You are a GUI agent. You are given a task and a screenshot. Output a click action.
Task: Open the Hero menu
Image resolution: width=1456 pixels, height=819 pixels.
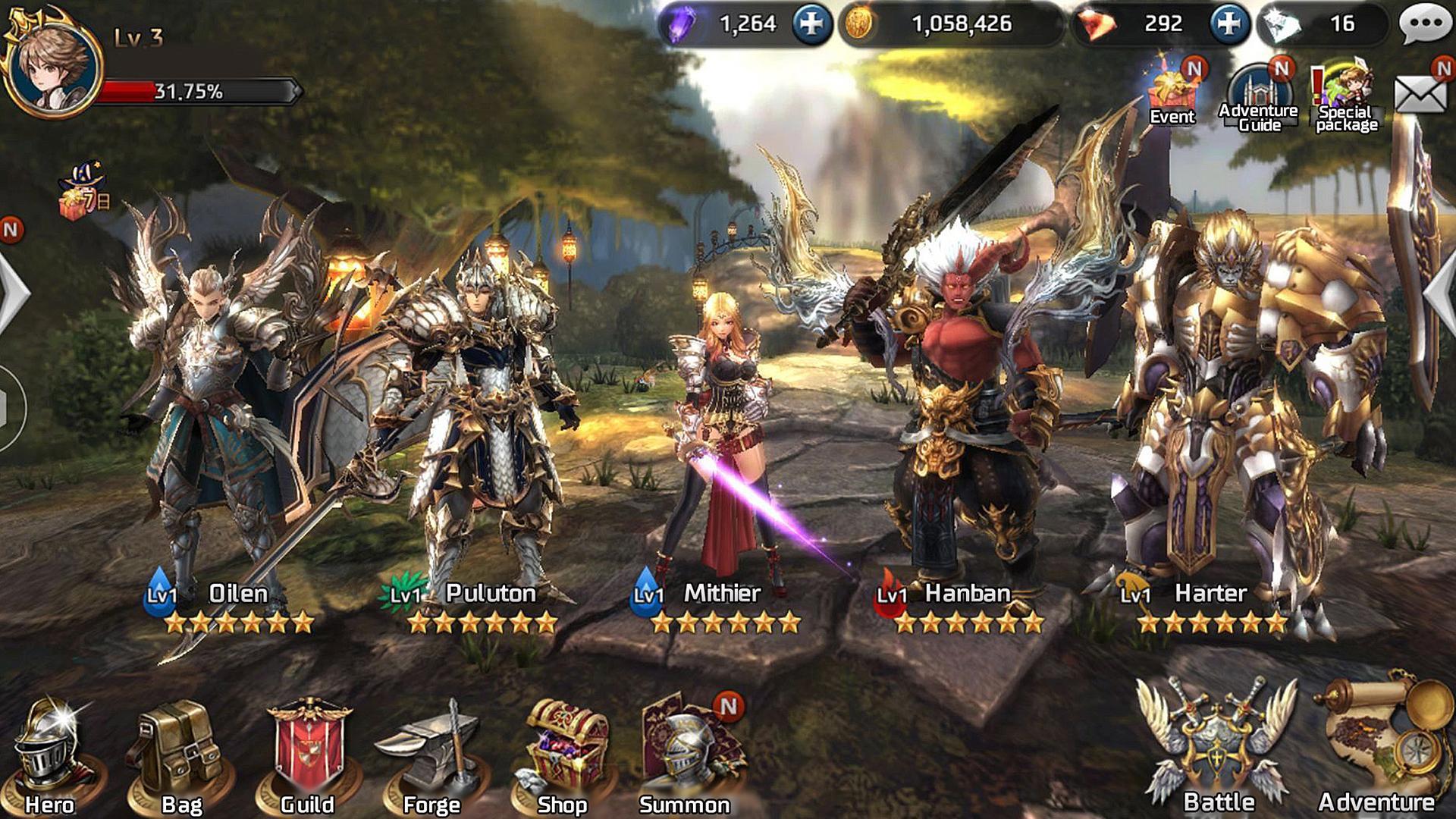point(47,747)
